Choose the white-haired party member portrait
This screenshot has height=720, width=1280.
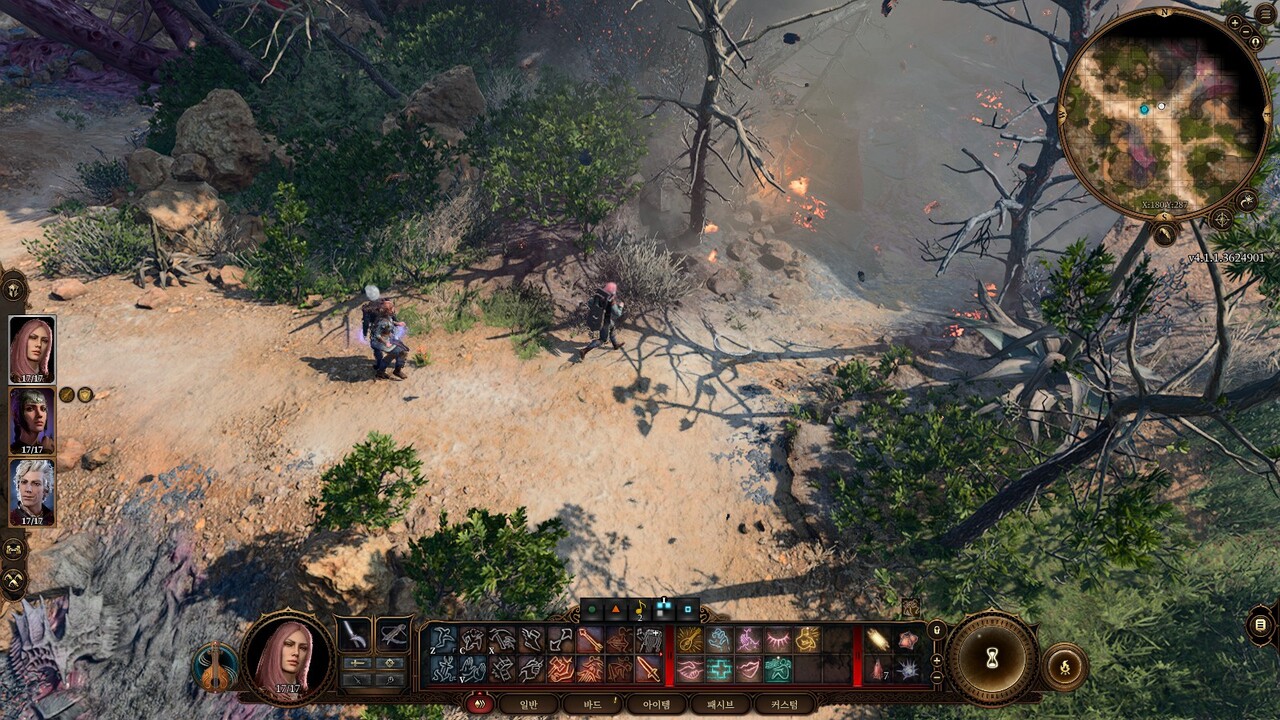coord(32,492)
